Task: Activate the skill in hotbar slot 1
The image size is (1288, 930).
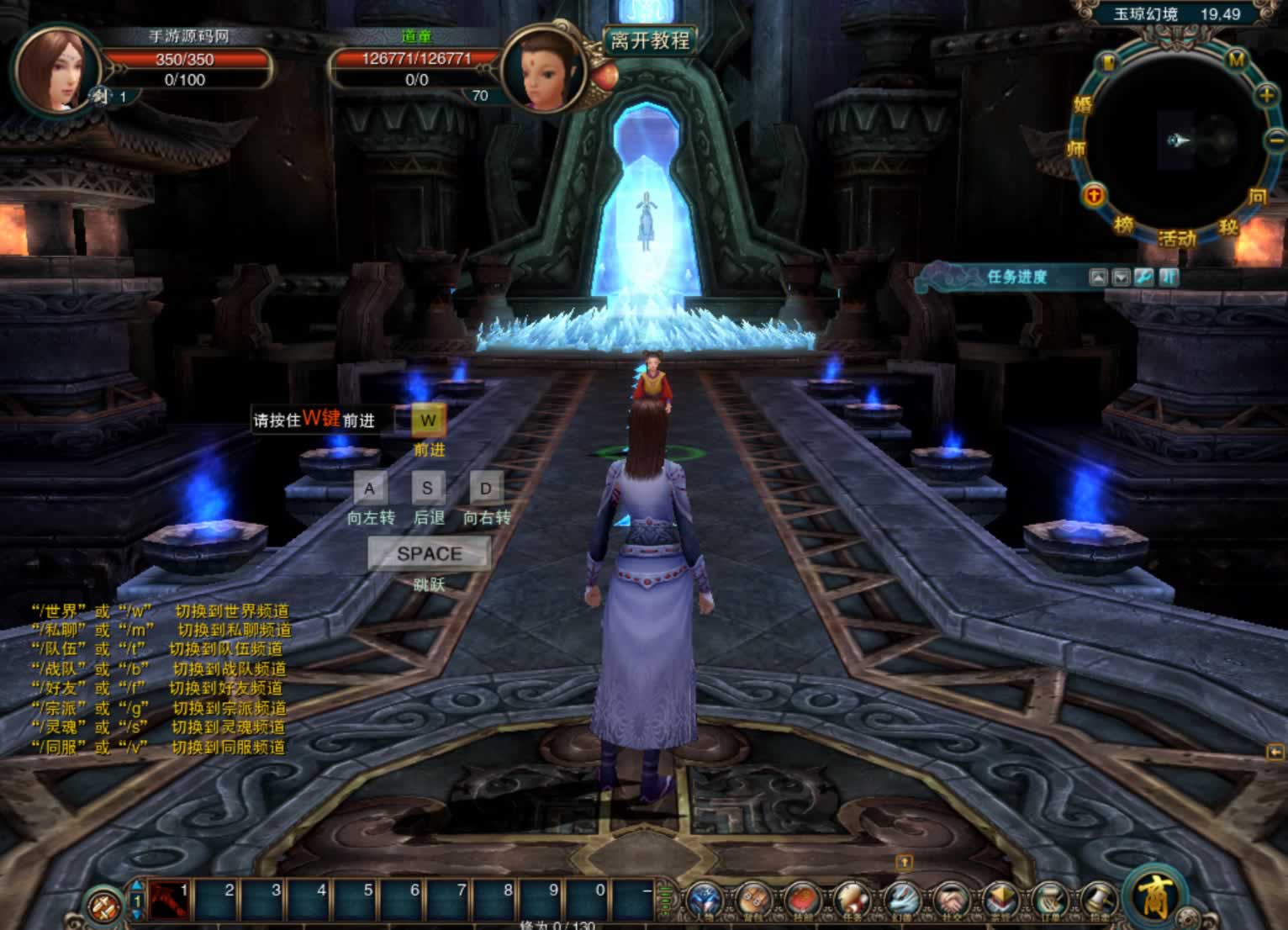Action: point(171,901)
